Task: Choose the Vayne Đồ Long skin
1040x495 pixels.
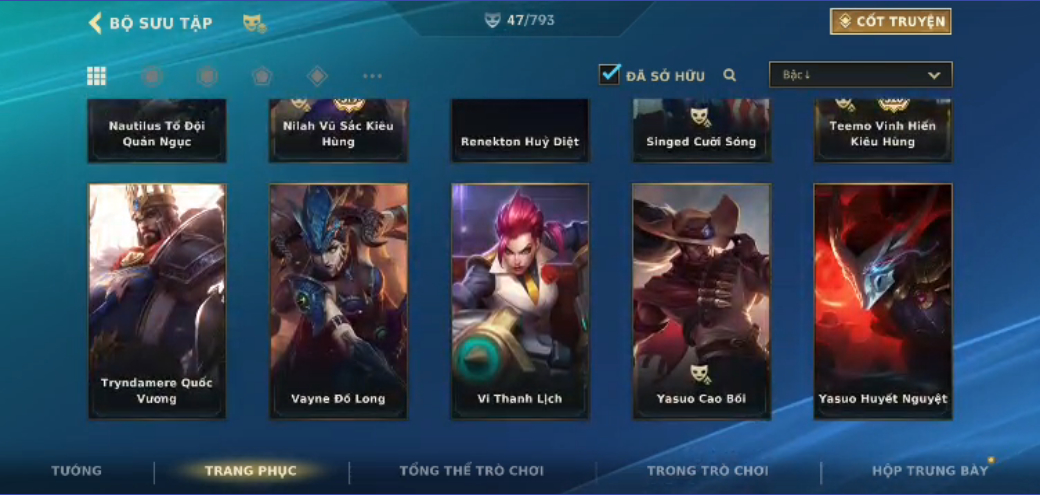Action: [338, 300]
